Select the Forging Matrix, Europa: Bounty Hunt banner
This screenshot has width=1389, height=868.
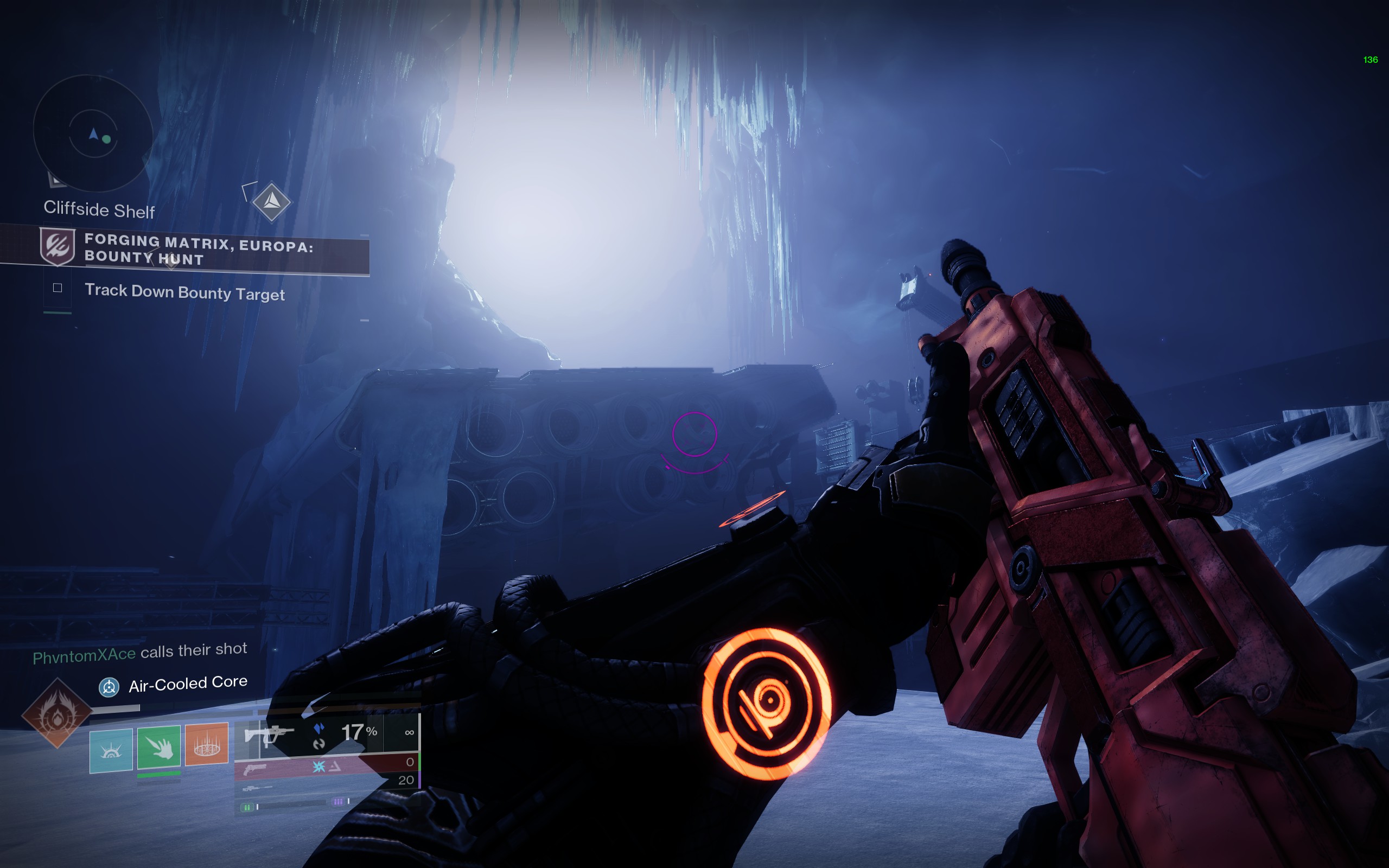pos(198,250)
